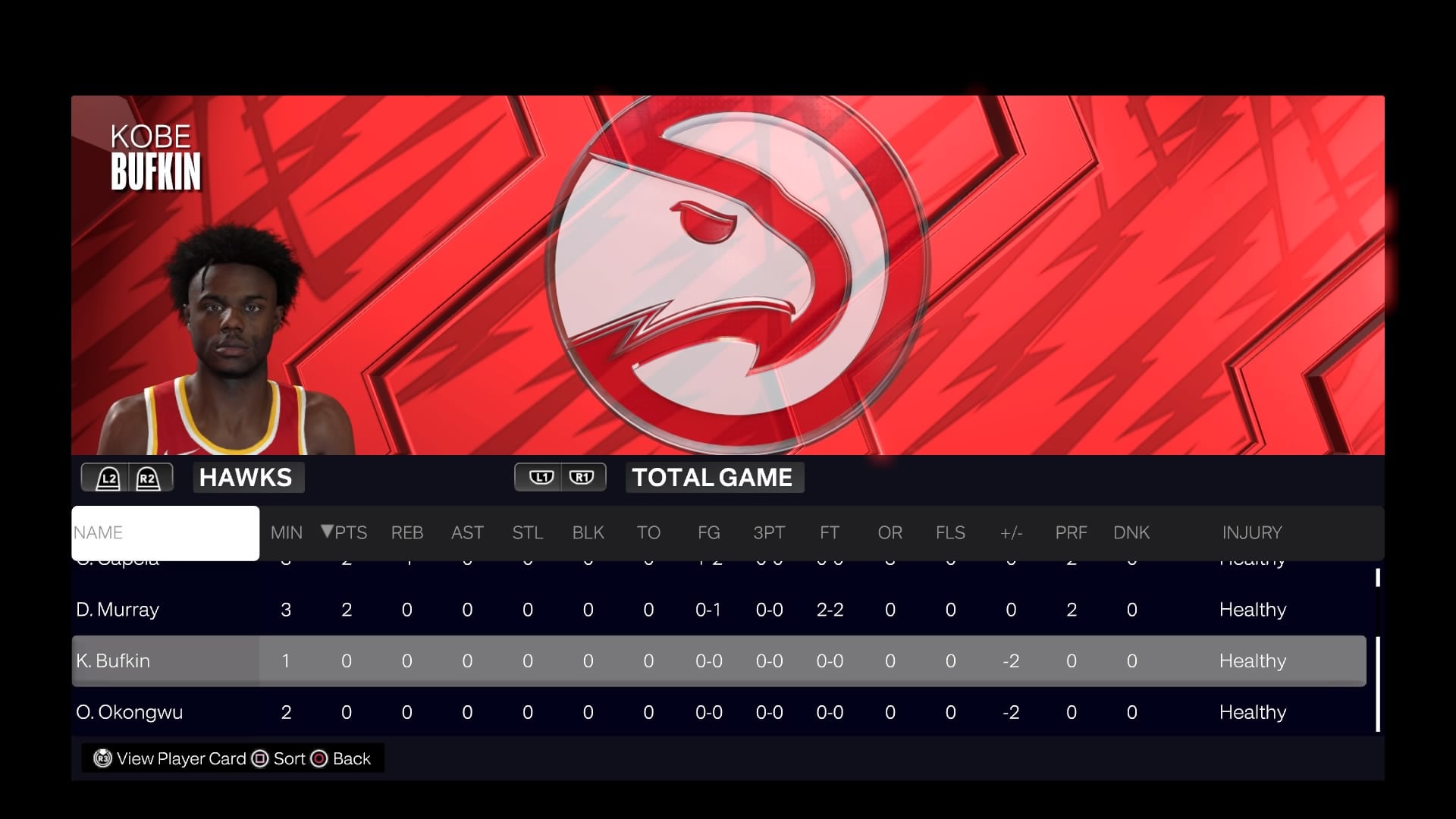The height and width of the screenshot is (819, 1456).
Task: Sort players by PTS column
Action: pos(346,533)
